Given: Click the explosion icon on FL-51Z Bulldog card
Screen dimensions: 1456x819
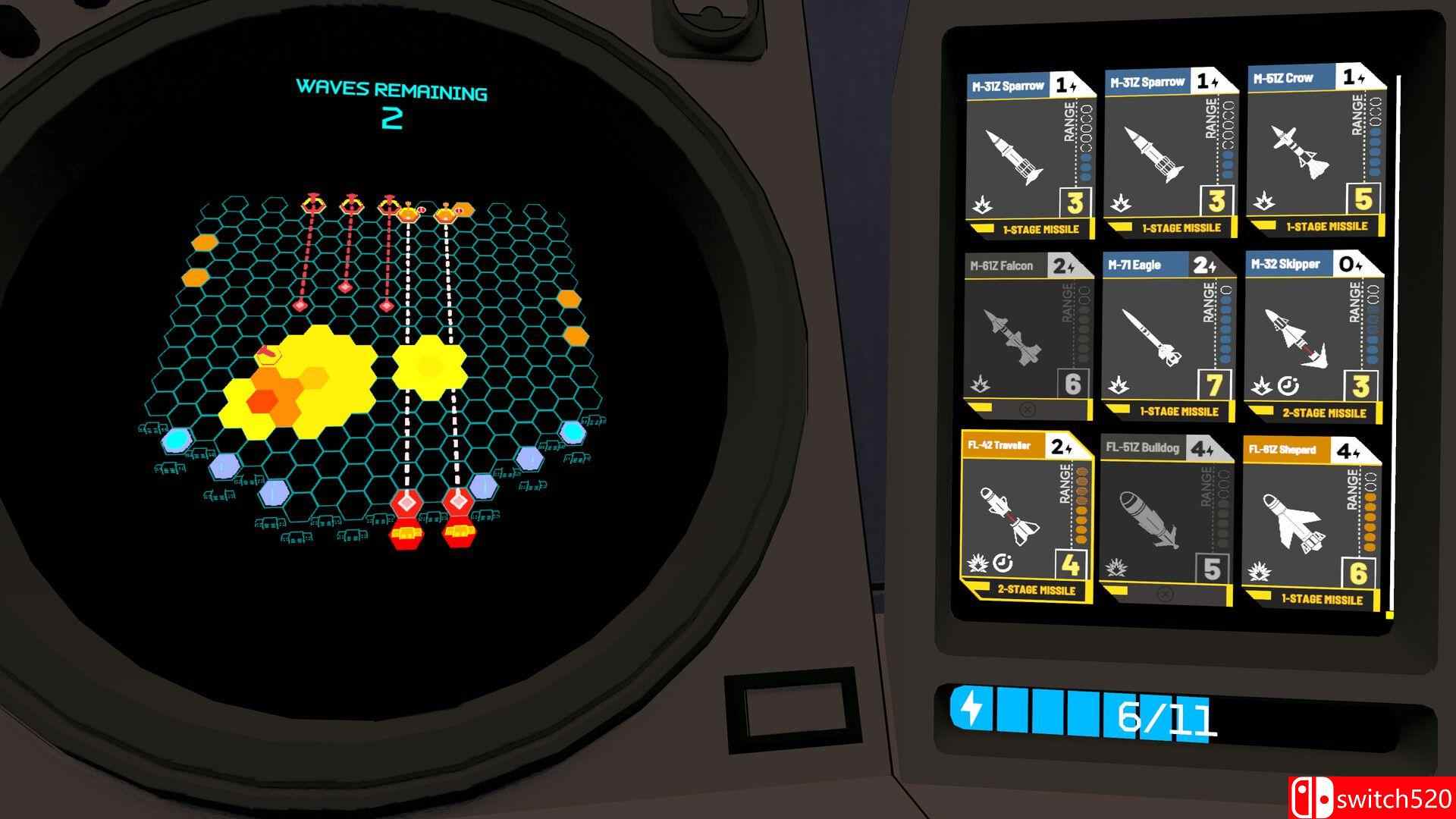Looking at the screenshot, I should point(1116,568).
